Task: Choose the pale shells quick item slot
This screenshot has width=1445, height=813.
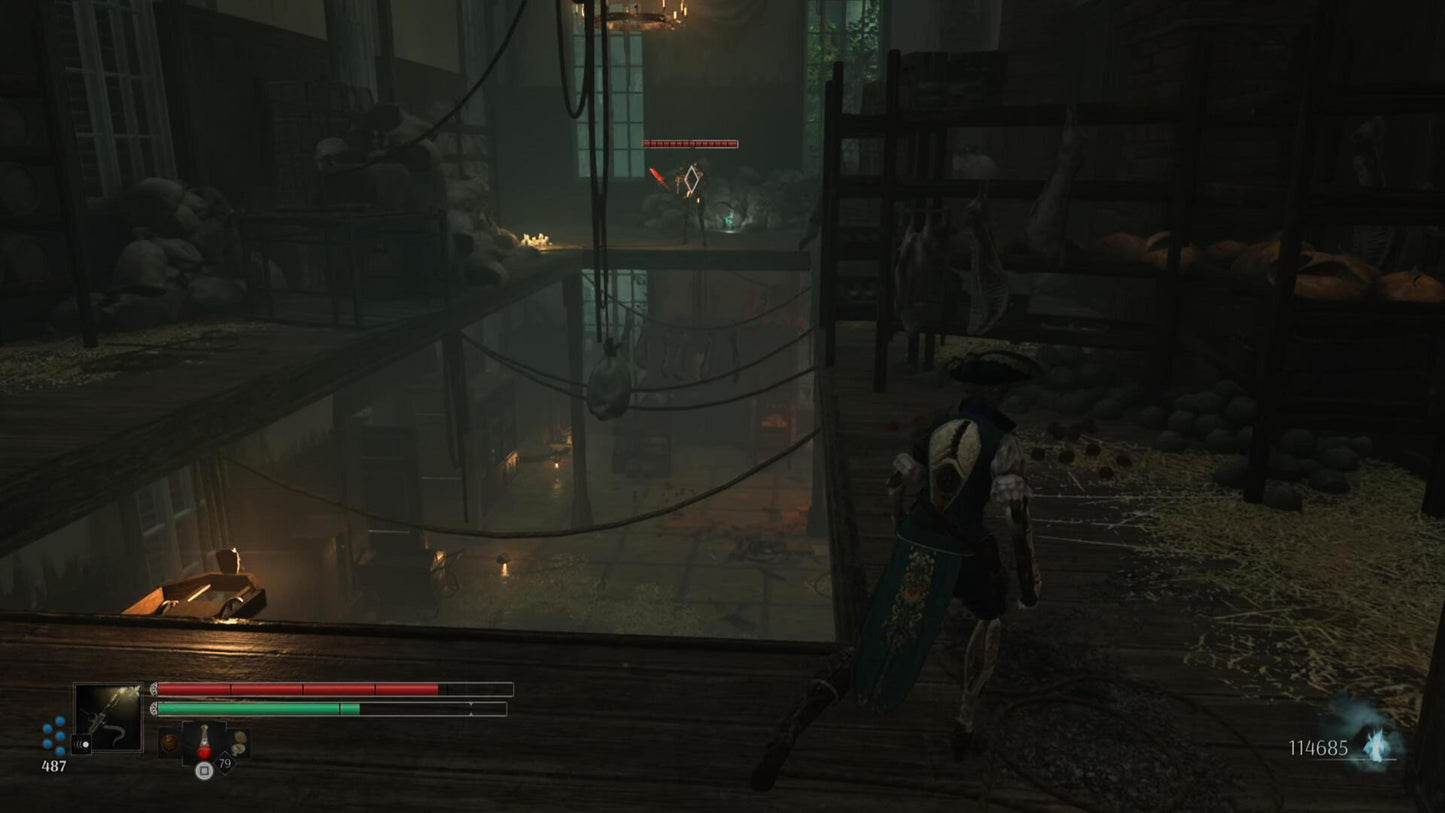Action: pos(238,743)
